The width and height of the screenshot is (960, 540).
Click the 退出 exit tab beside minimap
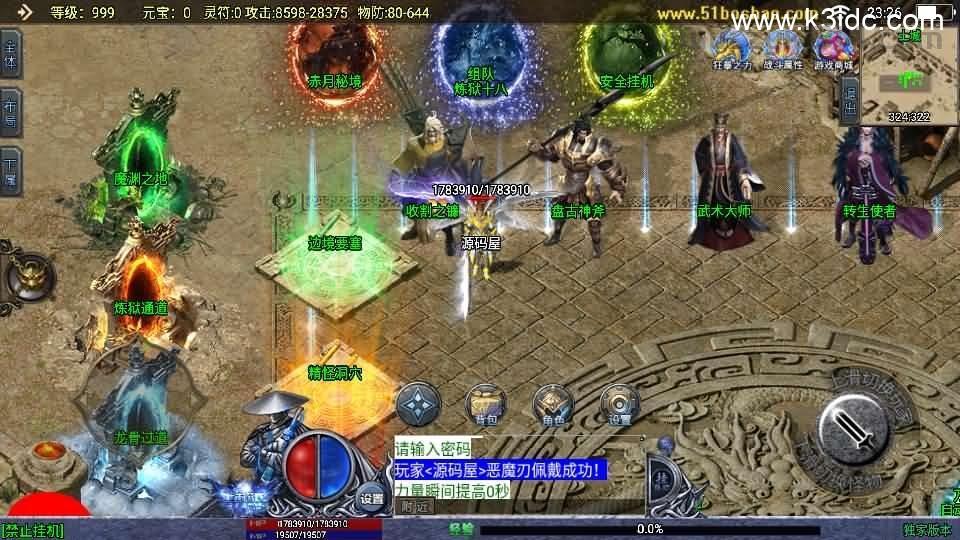[849, 100]
